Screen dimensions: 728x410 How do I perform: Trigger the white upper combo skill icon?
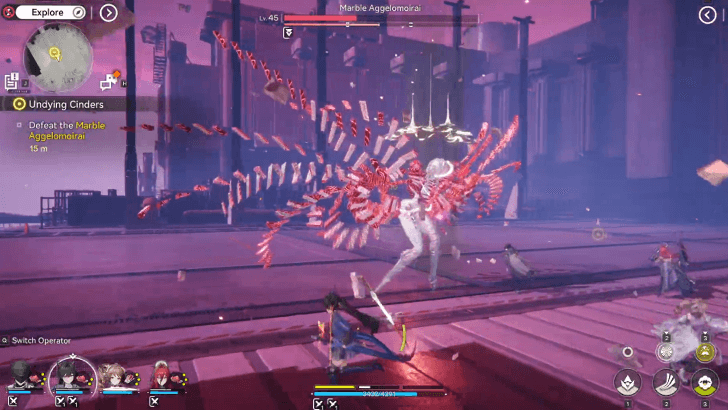tap(666, 350)
